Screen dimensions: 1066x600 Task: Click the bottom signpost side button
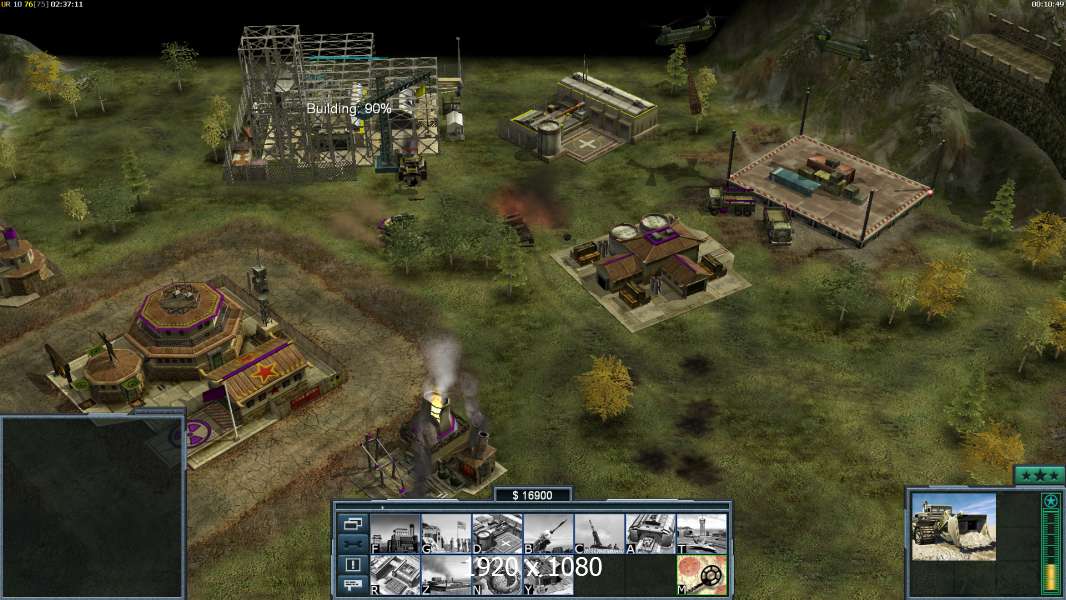coord(352,585)
